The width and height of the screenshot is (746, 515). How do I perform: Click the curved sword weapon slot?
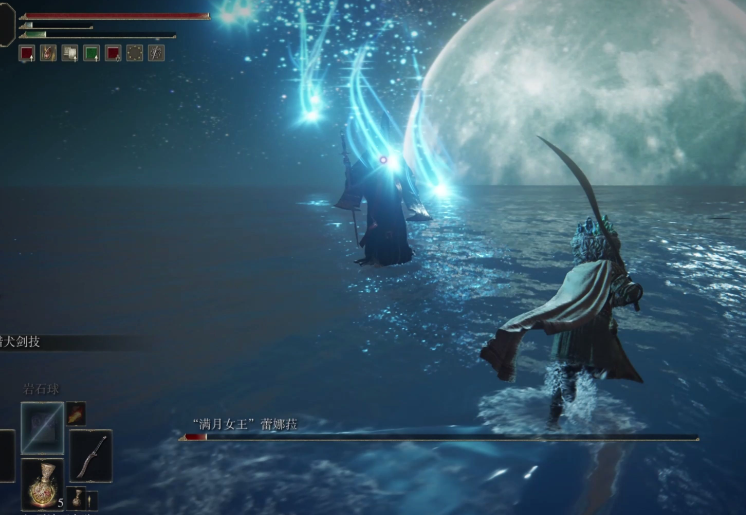click(91, 455)
